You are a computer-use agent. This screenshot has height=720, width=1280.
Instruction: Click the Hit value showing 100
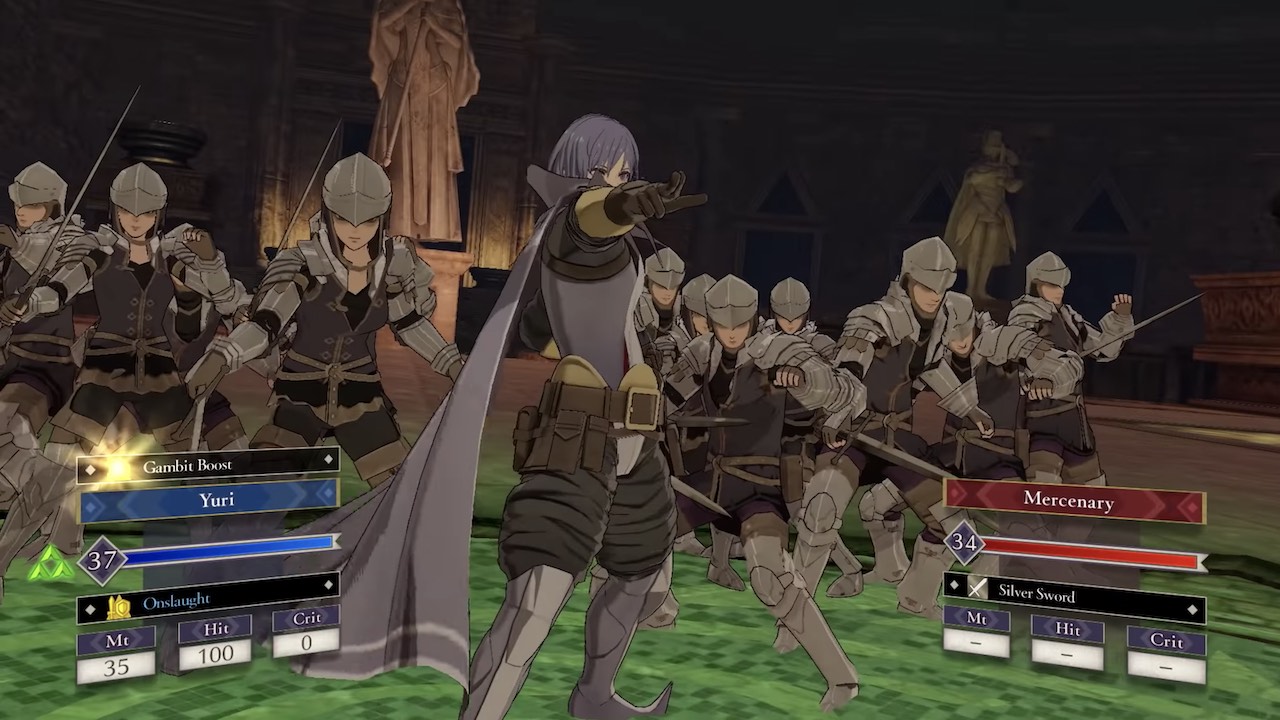pyautogui.click(x=216, y=652)
